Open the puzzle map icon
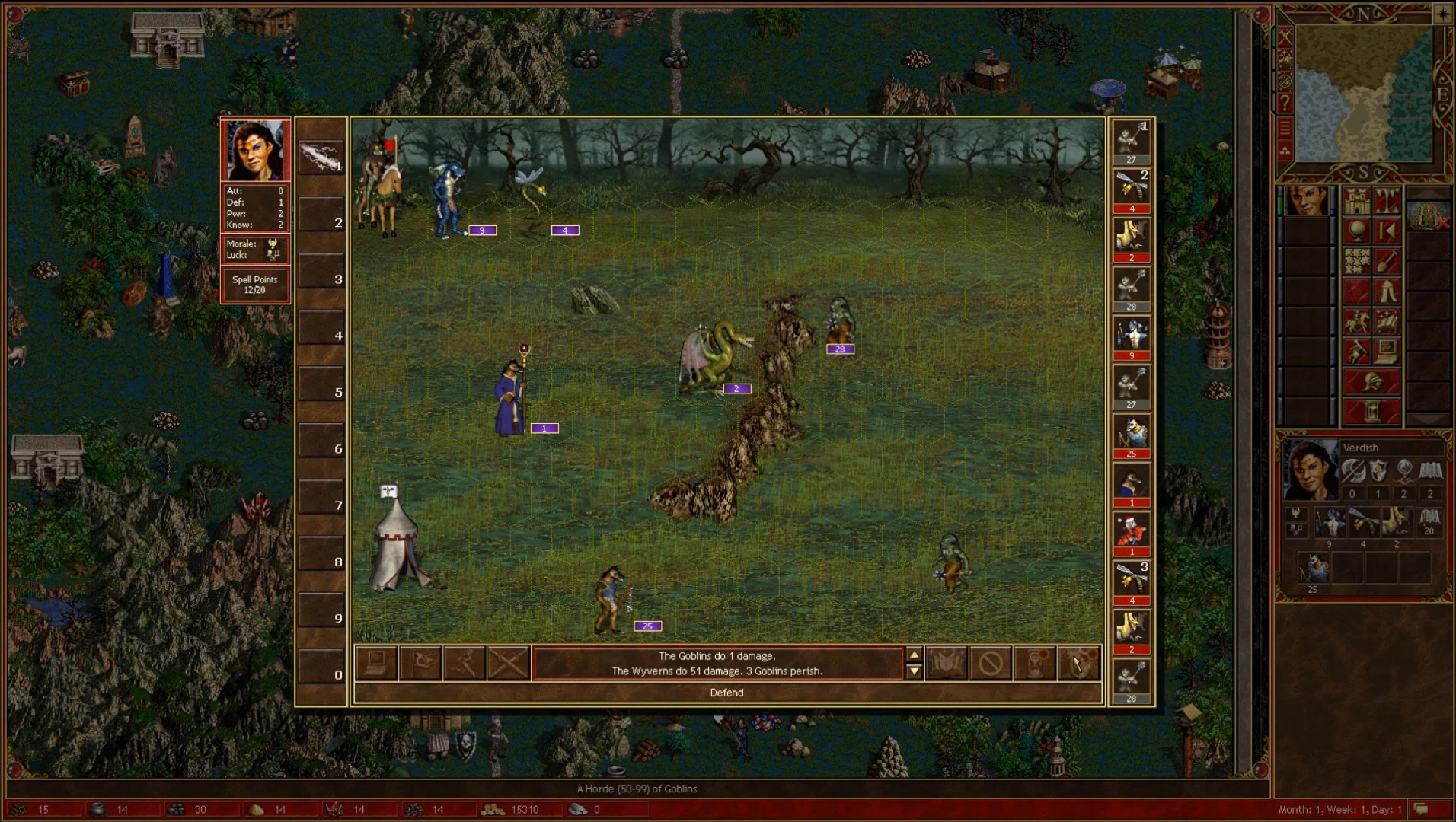The image size is (1456, 822). pyautogui.click(x=1357, y=261)
